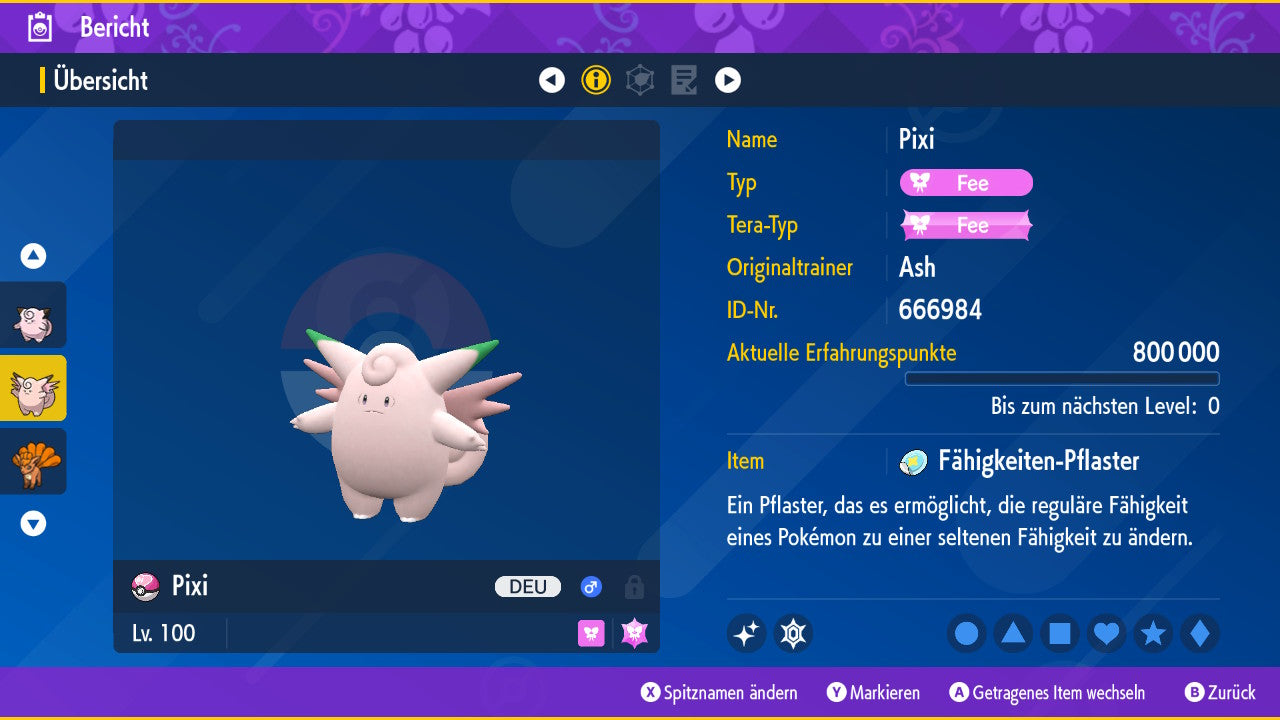This screenshot has width=1280, height=720.
Task: Click the Bericht clipboard icon
Action: pos(41,27)
